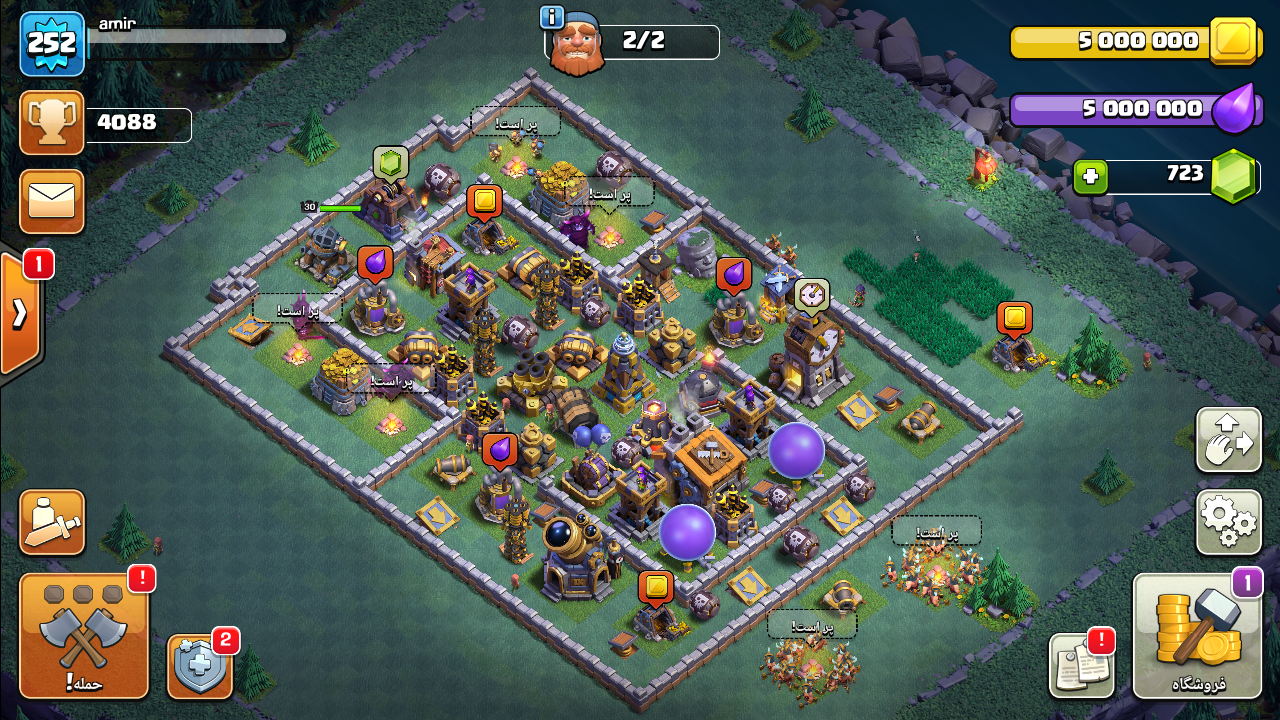
Task: Add gems with the green plus button
Action: 1090,177
